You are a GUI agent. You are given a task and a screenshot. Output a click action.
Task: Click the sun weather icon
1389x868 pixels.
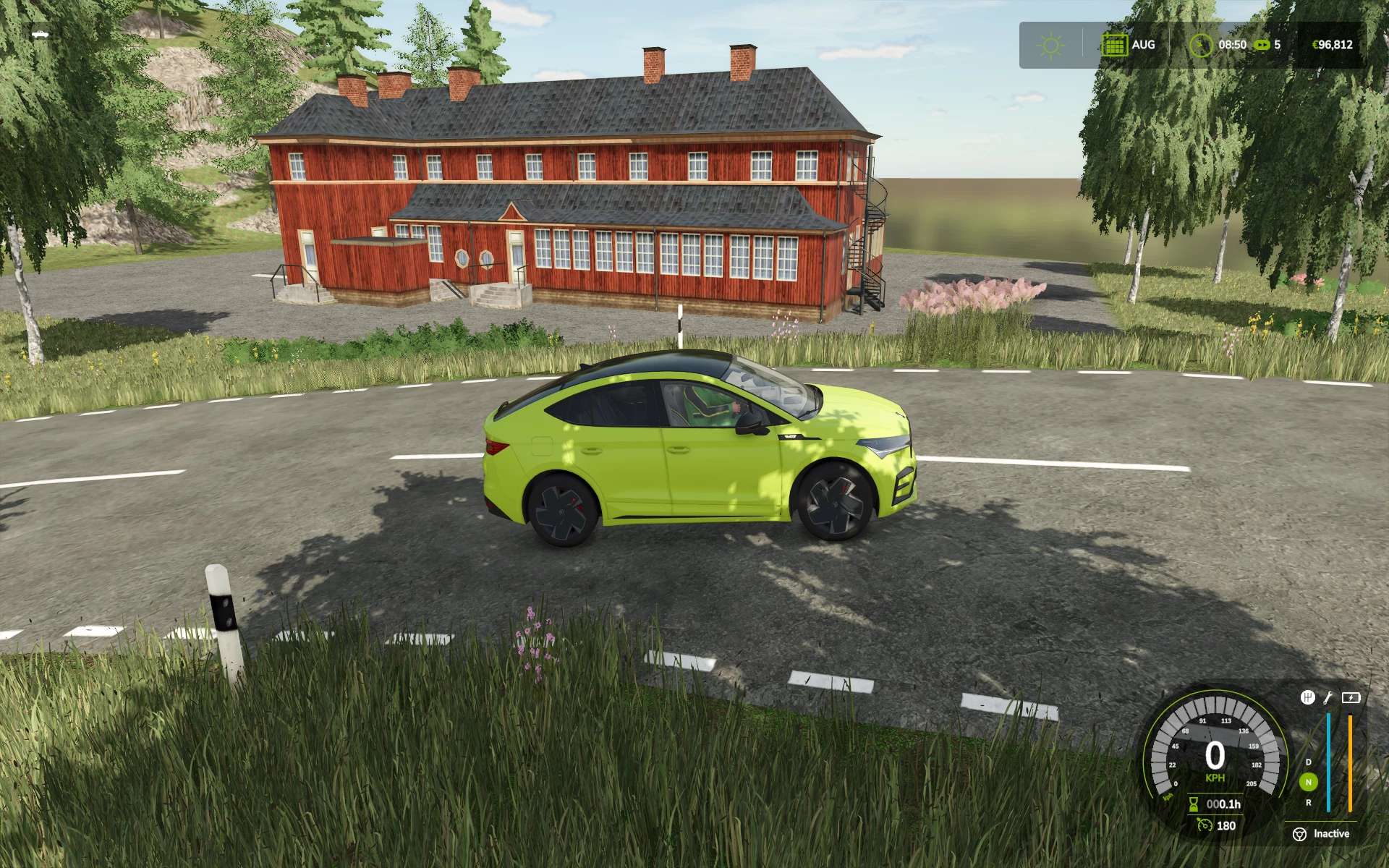tap(1050, 46)
